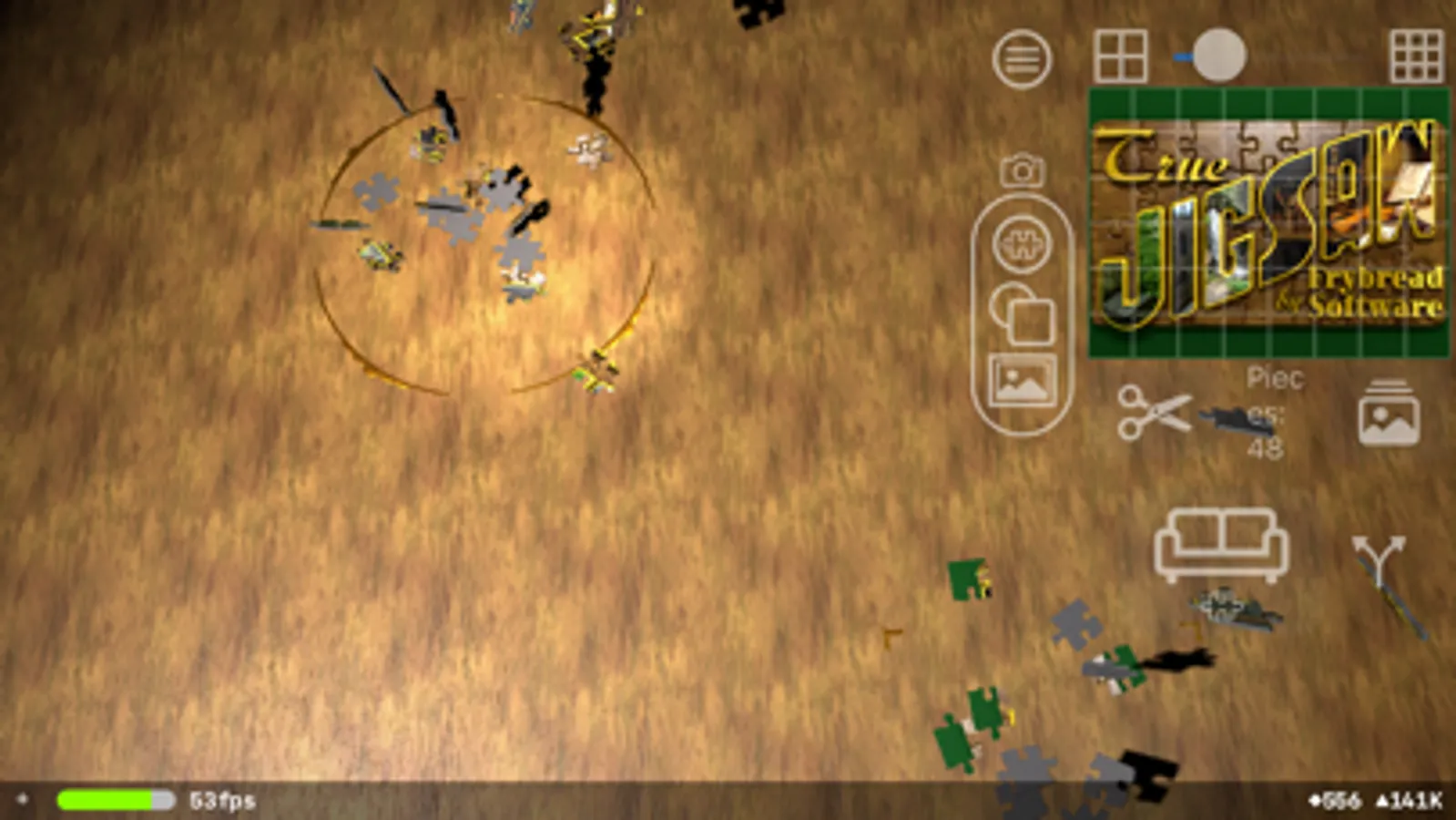Select the couch icon near the bottom right
This screenshot has width=1456, height=820.
click(1220, 541)
